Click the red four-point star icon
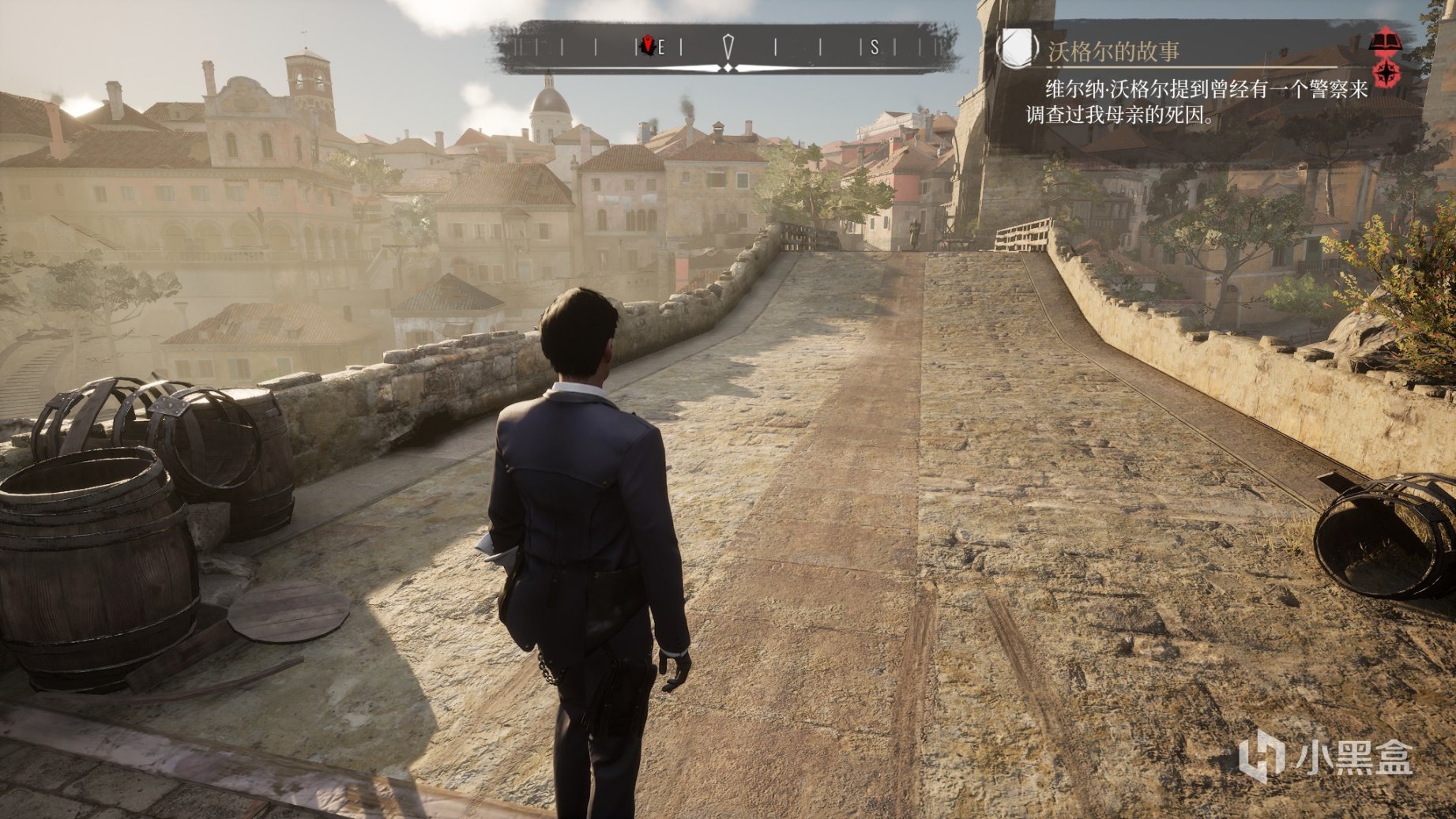The height and width of the screenshot is (819, 1456). point(1386,73)
